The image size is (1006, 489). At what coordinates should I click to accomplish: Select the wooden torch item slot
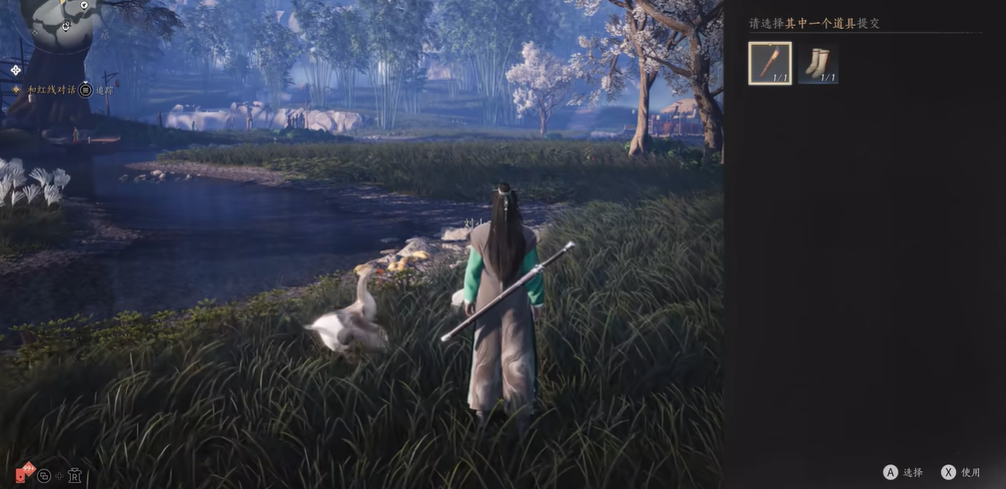770,63
